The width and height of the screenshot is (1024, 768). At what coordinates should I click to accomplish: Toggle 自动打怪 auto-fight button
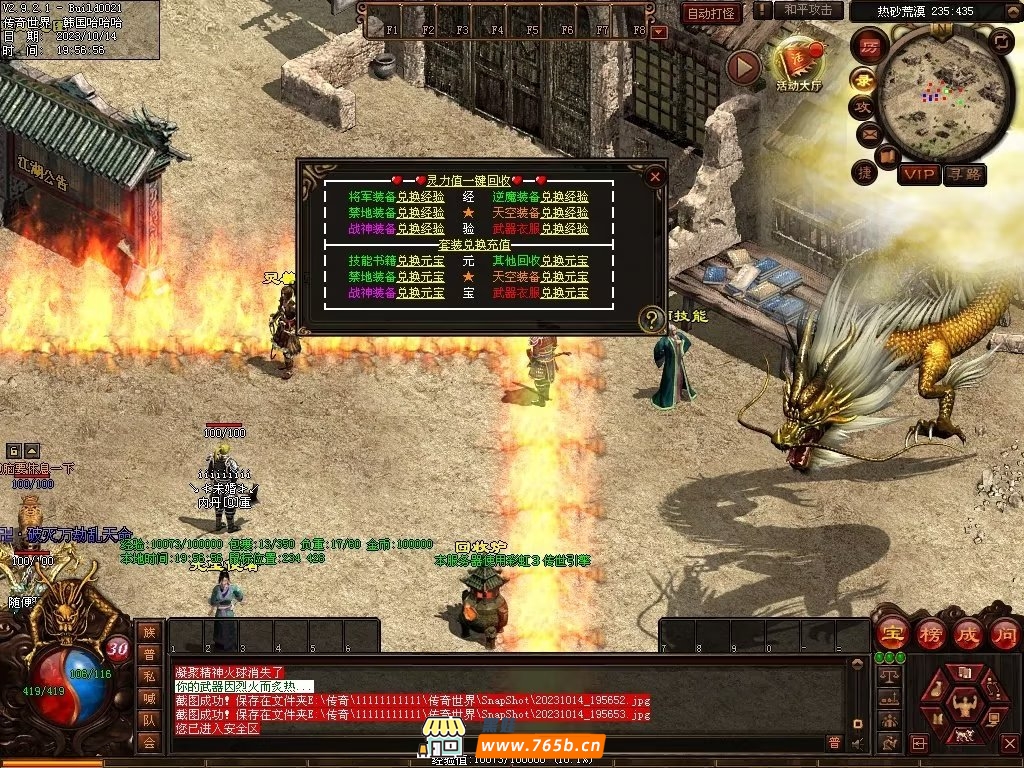[712, 13]
